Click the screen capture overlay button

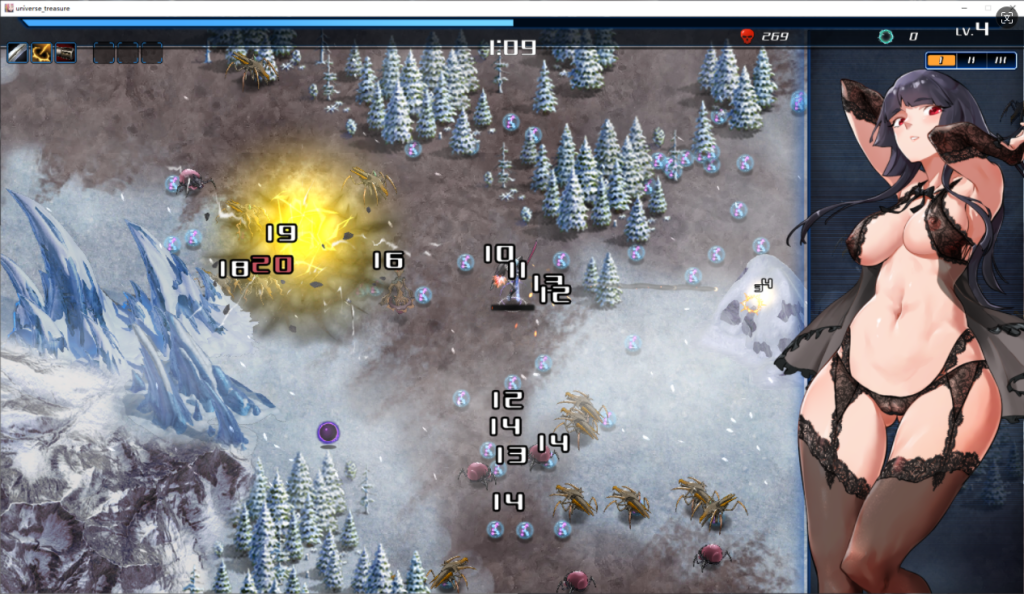(x=1006, y=19)
